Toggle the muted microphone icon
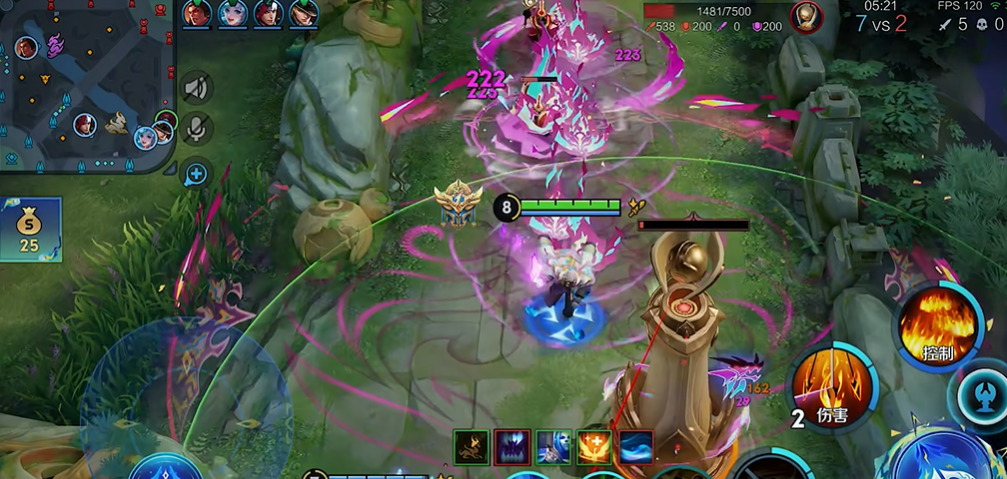This screenshot has width=1007, height=479. [x=197, y=129]
